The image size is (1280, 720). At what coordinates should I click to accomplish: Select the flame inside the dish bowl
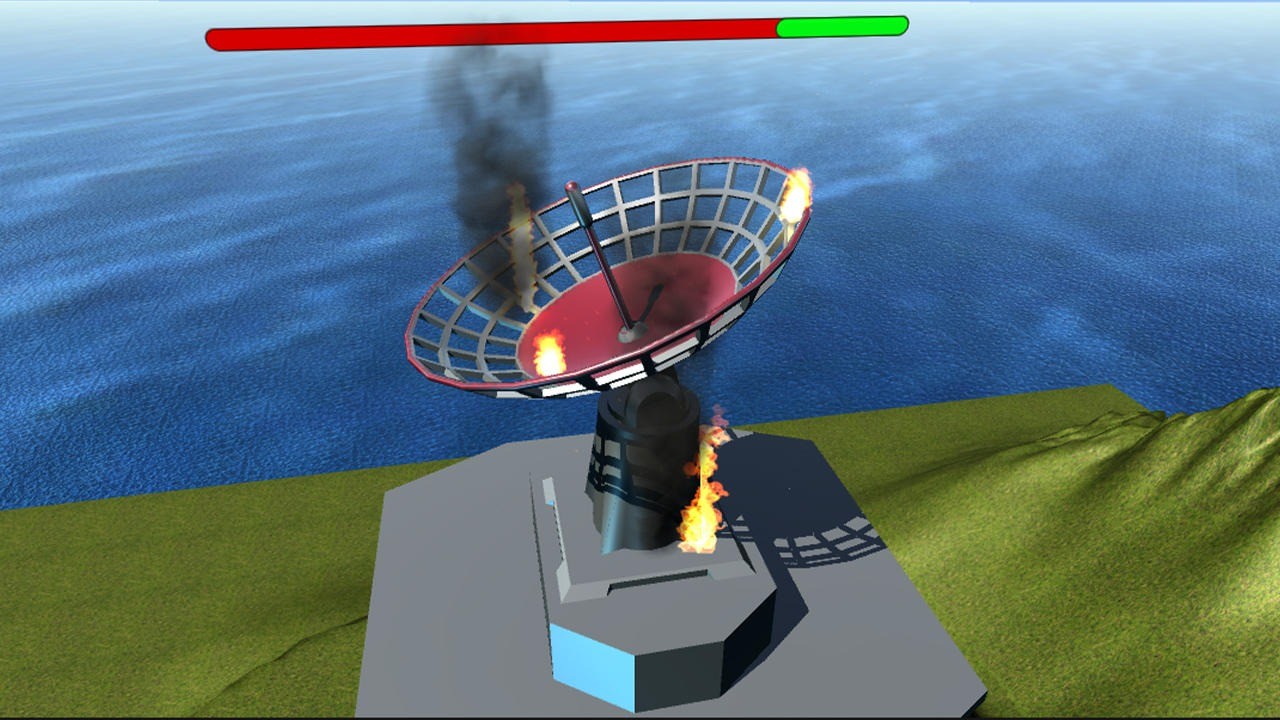click(x=548, y=350)
